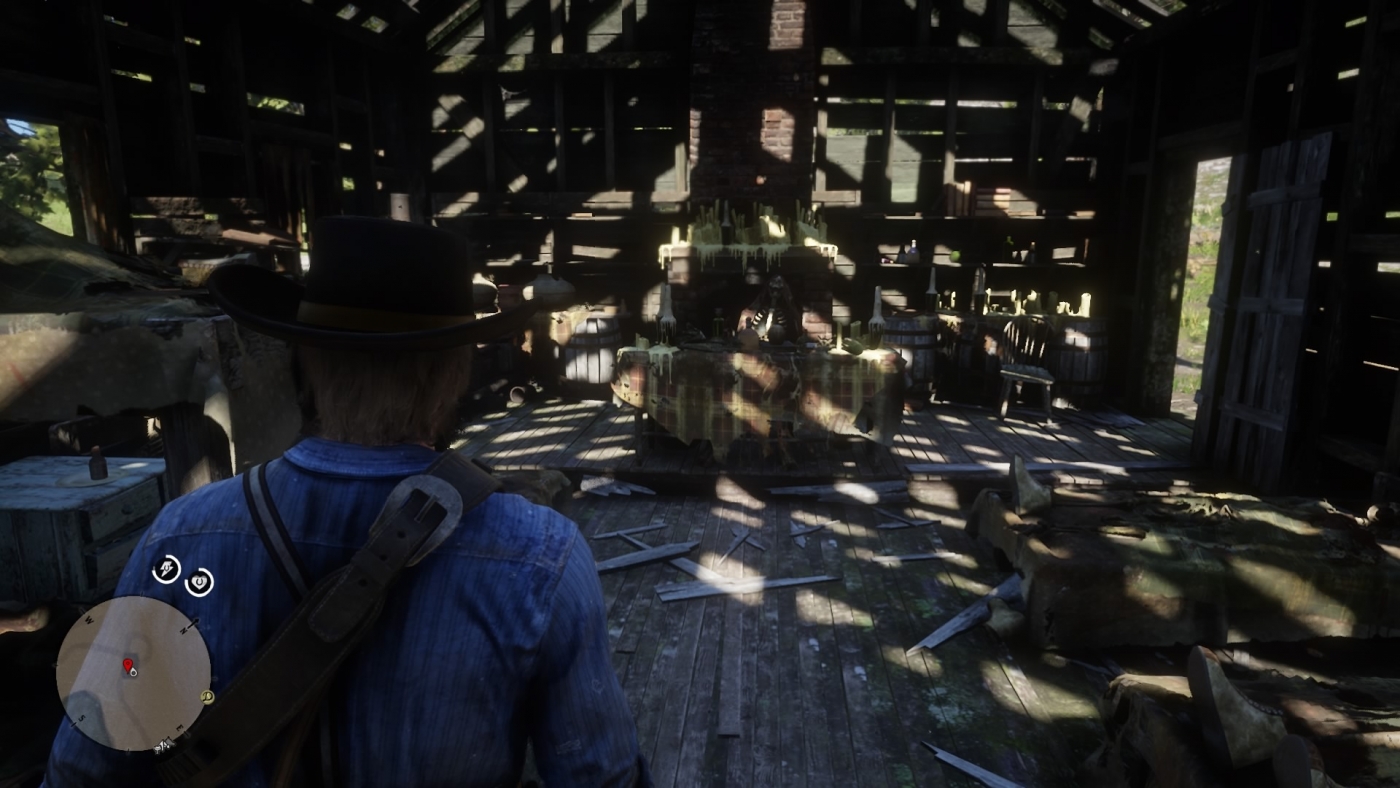Viewport: 1400px width, 788px height.
Task: Select the gold dollar icon on minimap edge
Action: (x=207, y=697)
